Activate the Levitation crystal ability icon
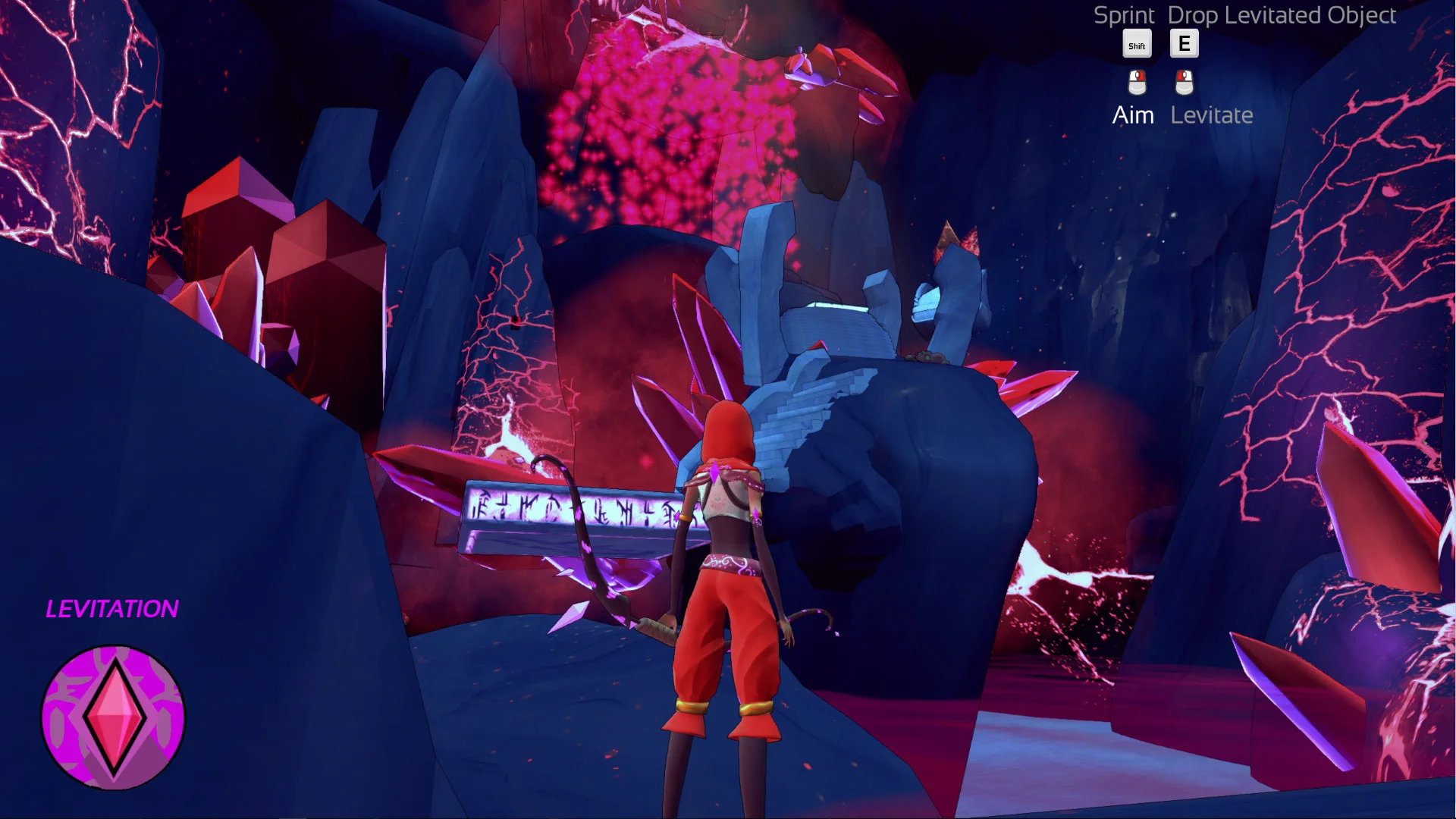1456x819 pixels. 113,717
